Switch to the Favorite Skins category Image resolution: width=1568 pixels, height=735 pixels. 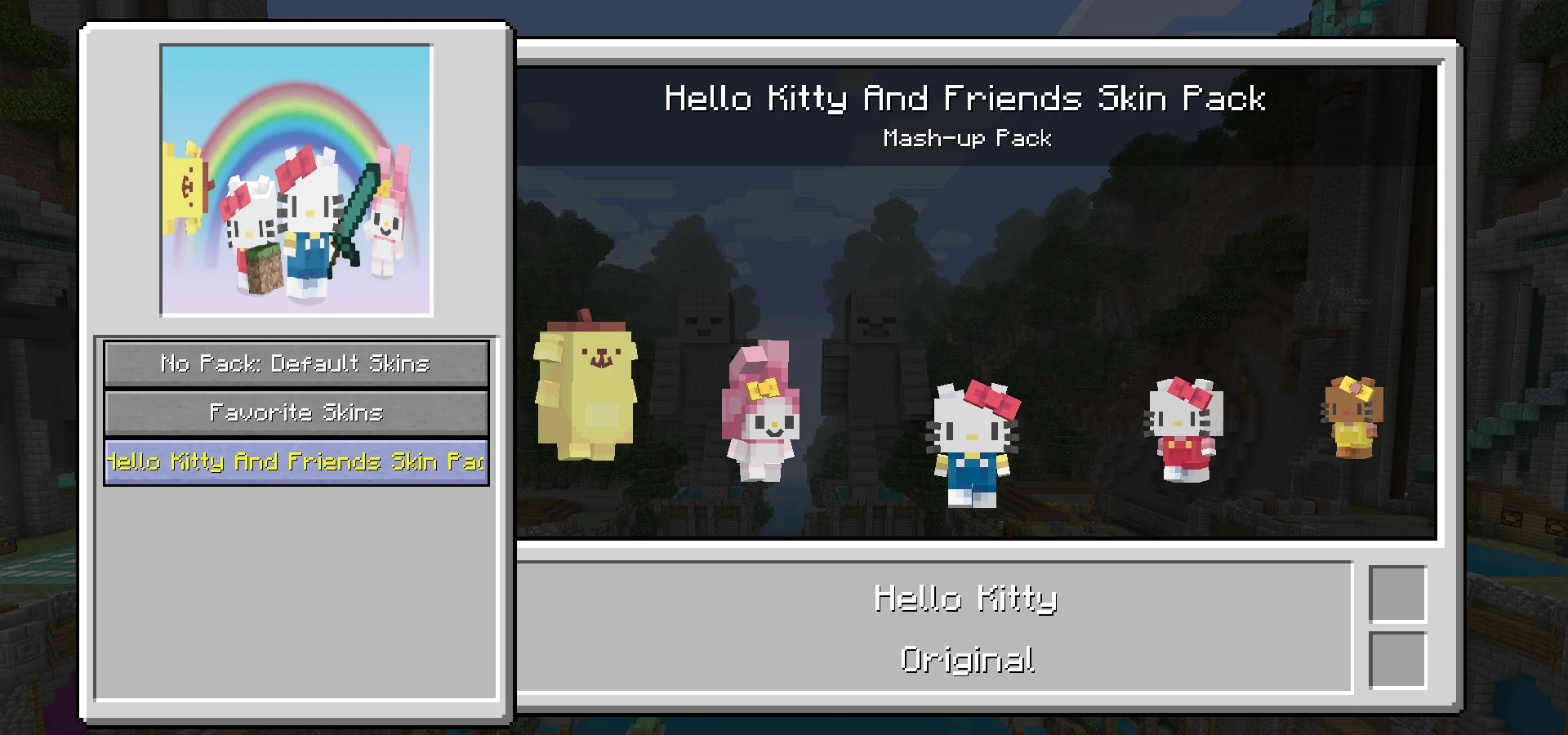click(x=296, y=412)
